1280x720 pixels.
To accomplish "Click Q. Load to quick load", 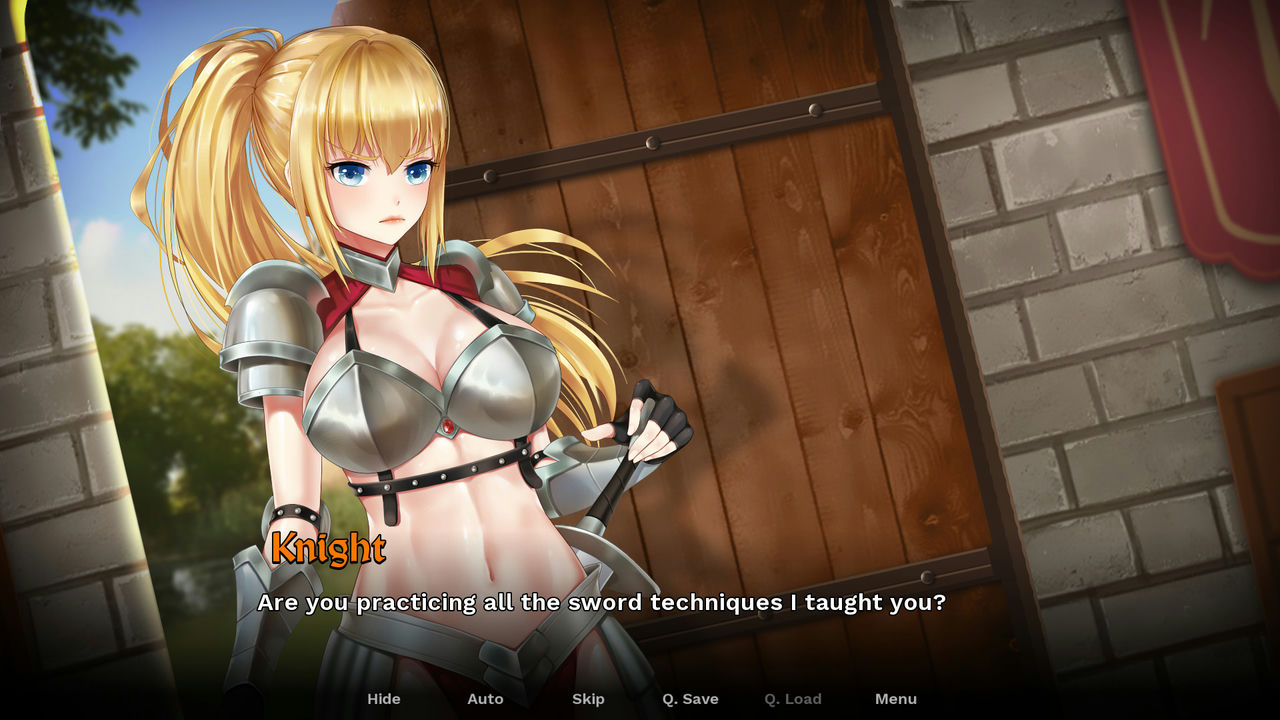I will pos(793,699).
